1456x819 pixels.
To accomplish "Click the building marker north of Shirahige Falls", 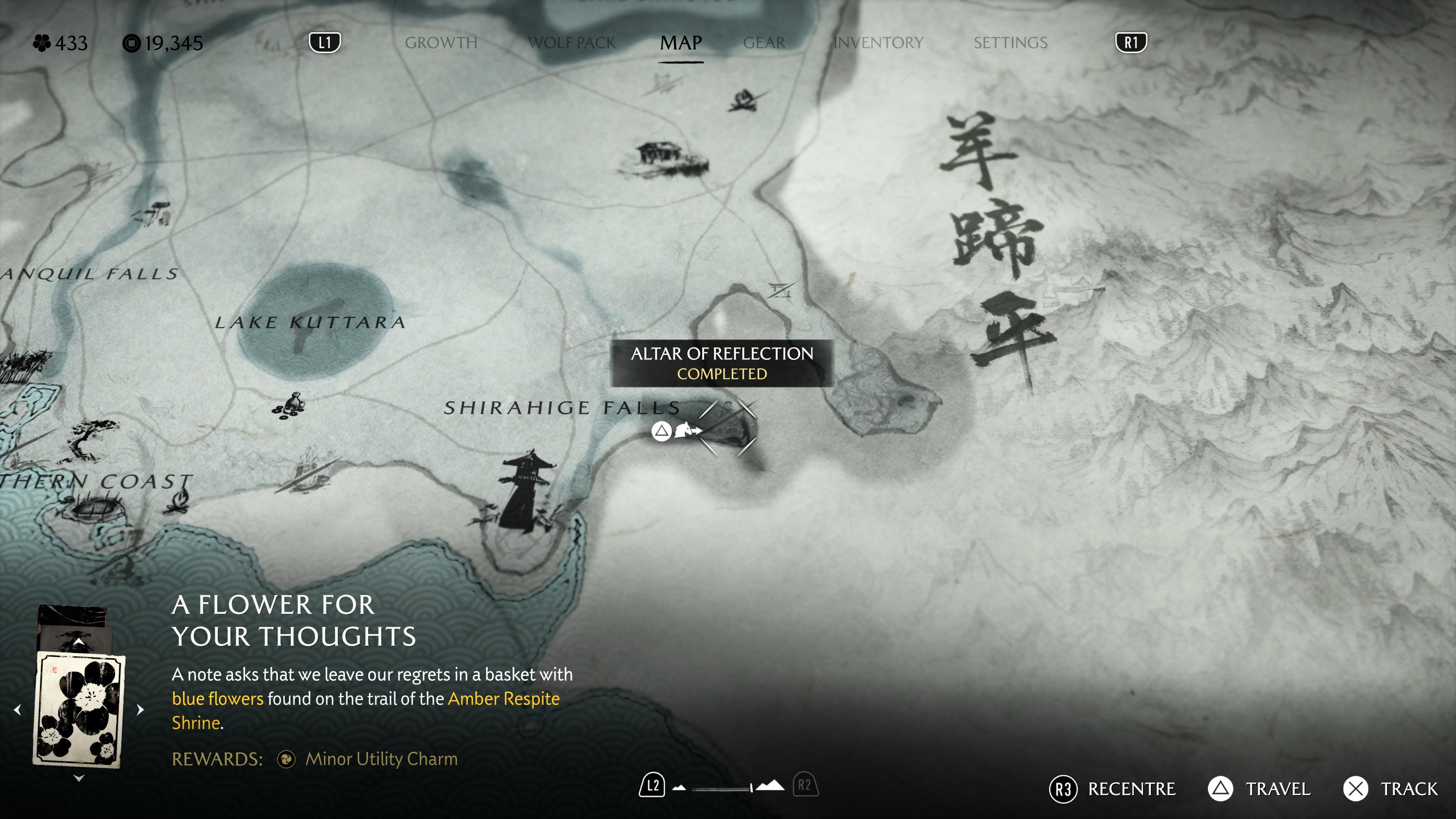I will pos(665,158).
